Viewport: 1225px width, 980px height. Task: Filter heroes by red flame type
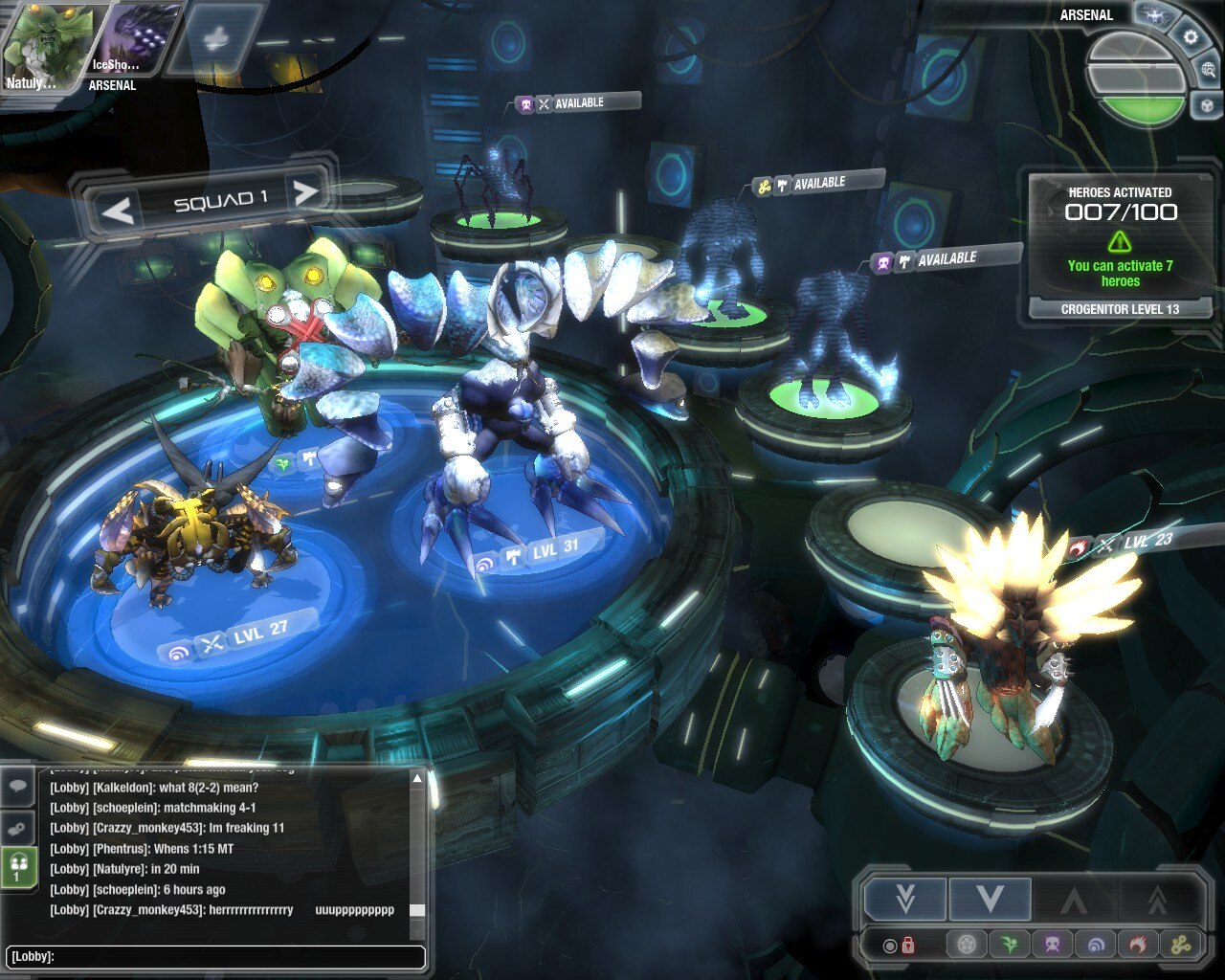1138,946
